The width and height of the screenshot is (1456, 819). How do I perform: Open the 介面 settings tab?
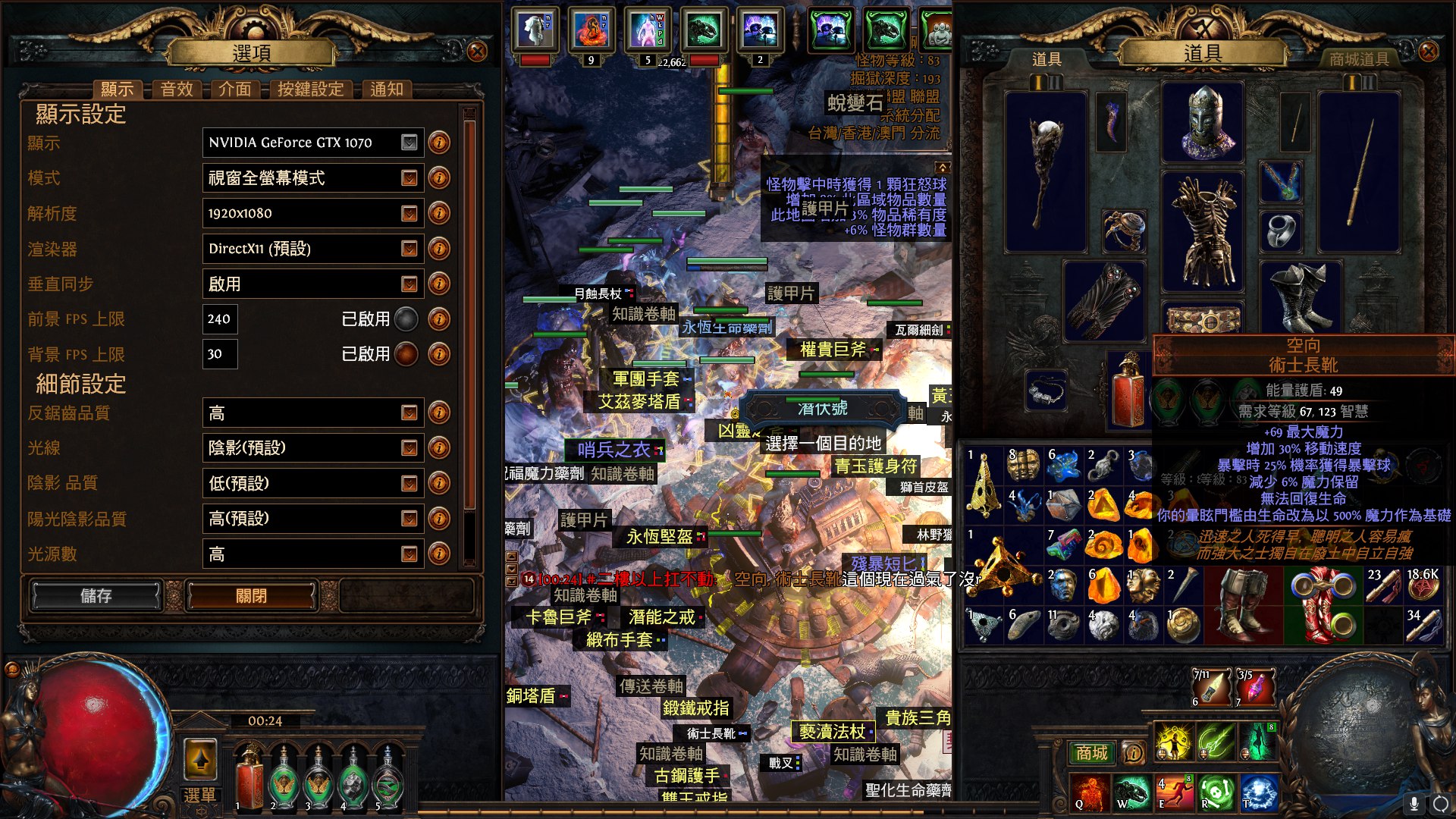[x=235, y=89]
